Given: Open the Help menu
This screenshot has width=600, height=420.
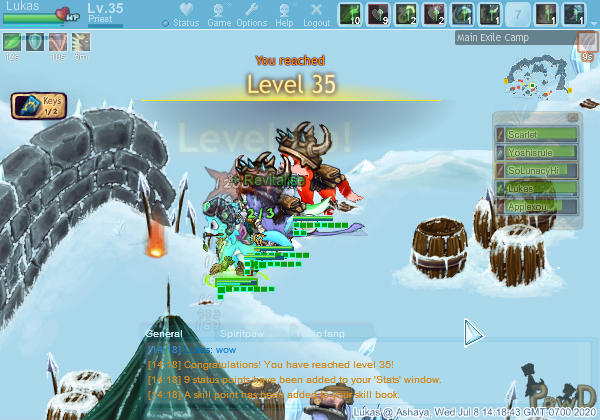Looking at the screenshot, I should (285, 15).
